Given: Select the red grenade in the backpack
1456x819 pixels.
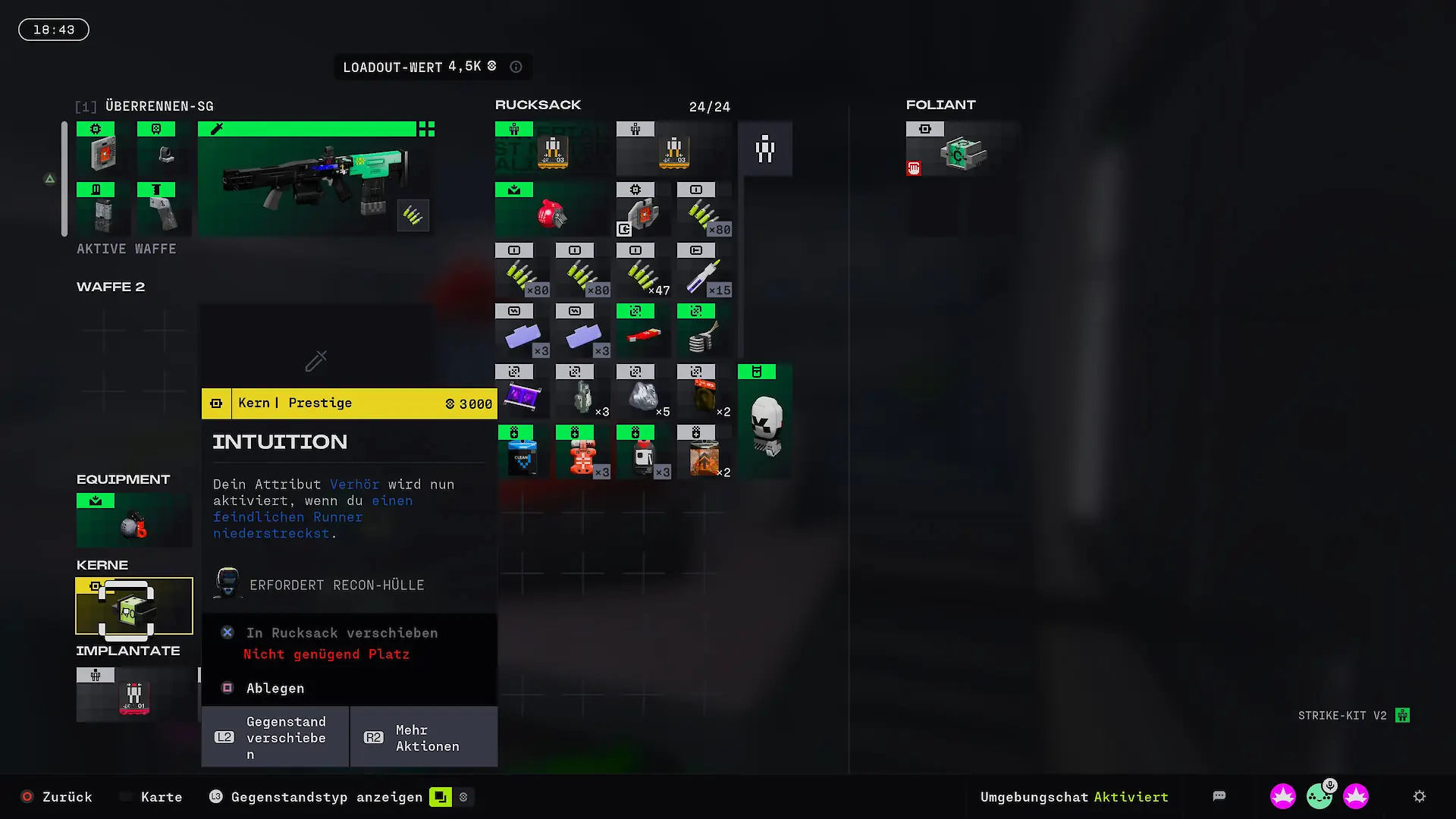Looking at the screenshot, I should (x=552, y=215).
